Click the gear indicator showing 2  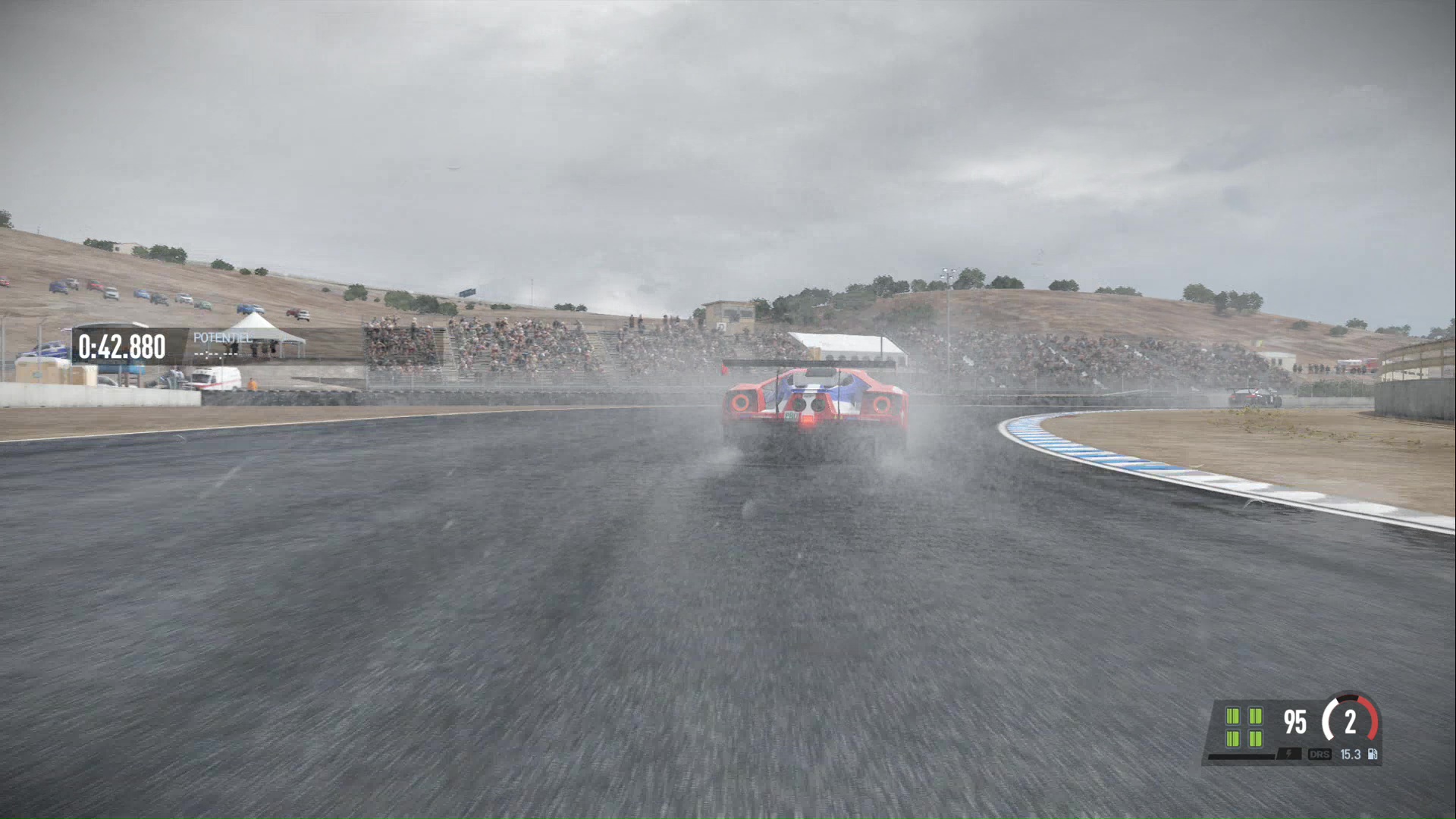1350,722
